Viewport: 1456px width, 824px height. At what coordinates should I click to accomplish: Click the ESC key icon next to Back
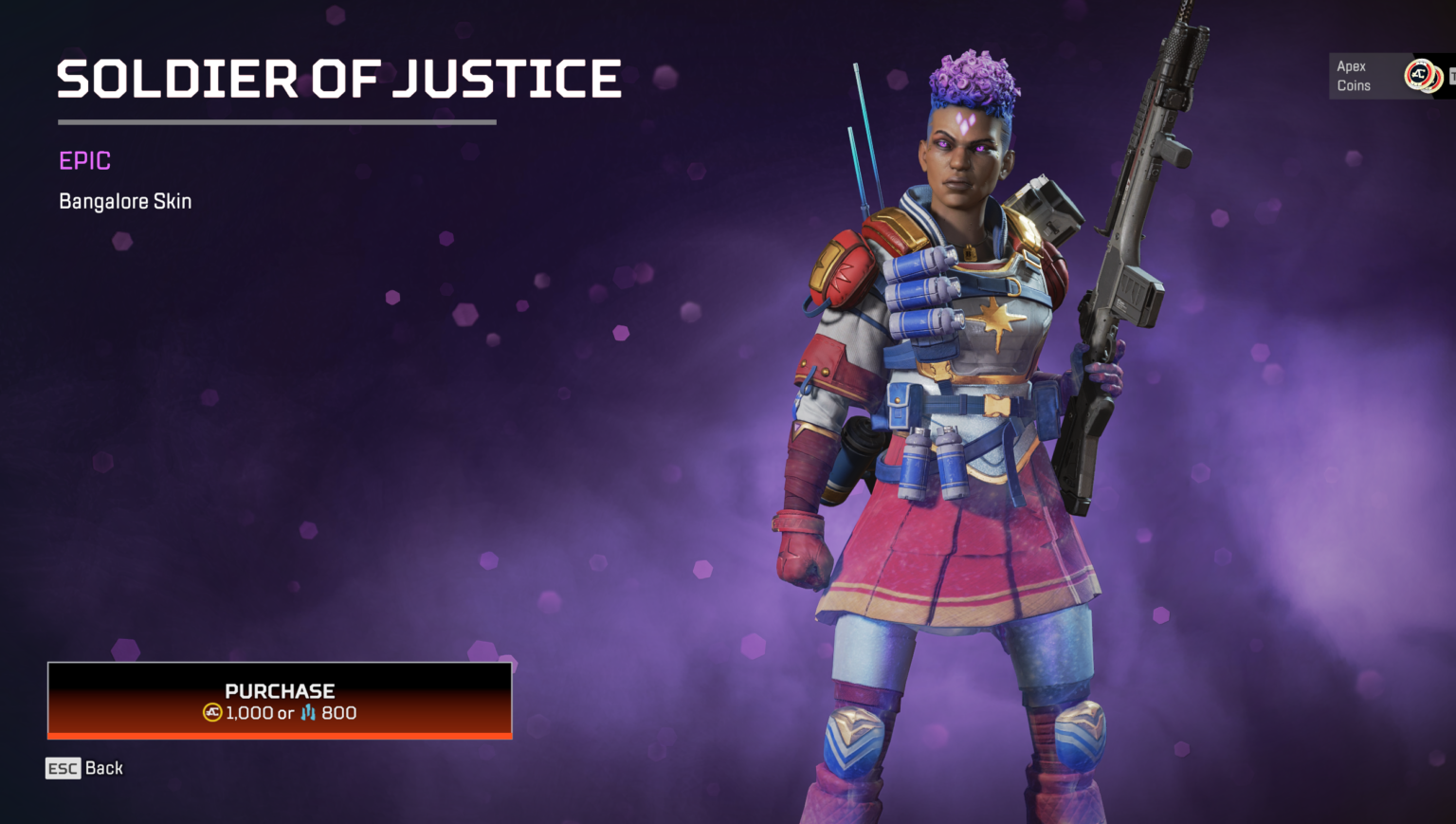pos(63,768)
